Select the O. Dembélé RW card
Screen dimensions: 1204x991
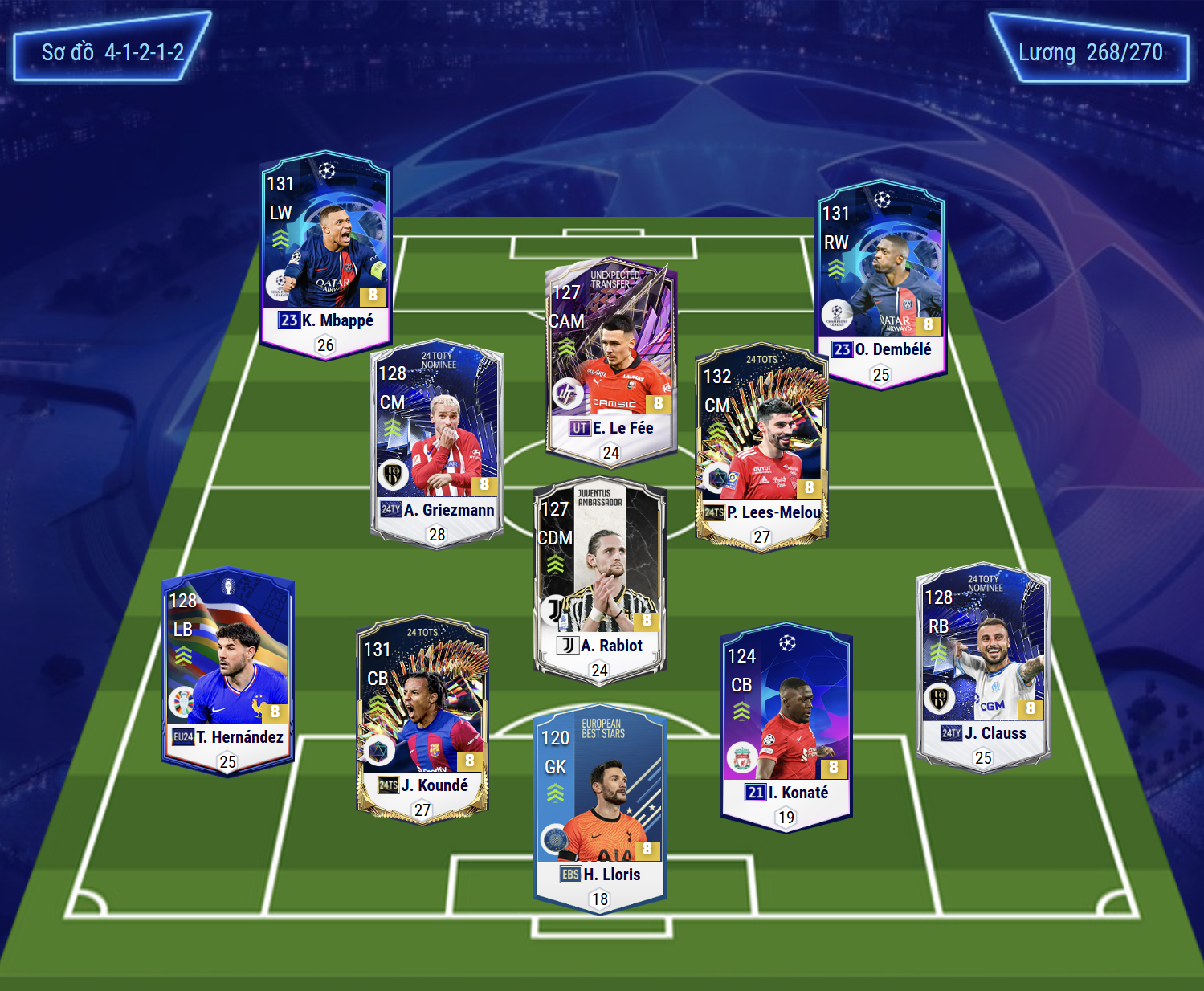[880, 284]
